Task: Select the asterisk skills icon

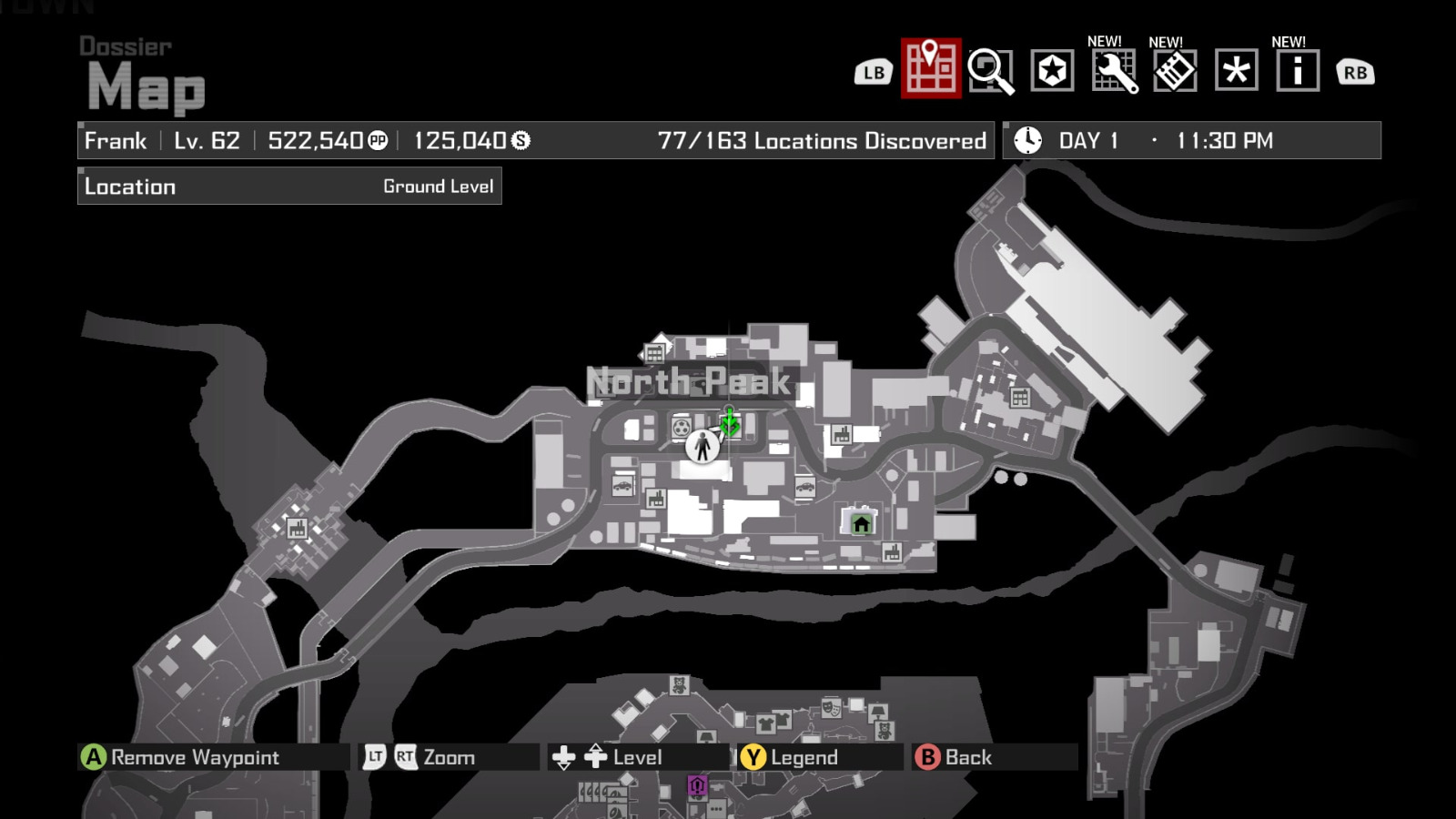Action: (1236, 70)
